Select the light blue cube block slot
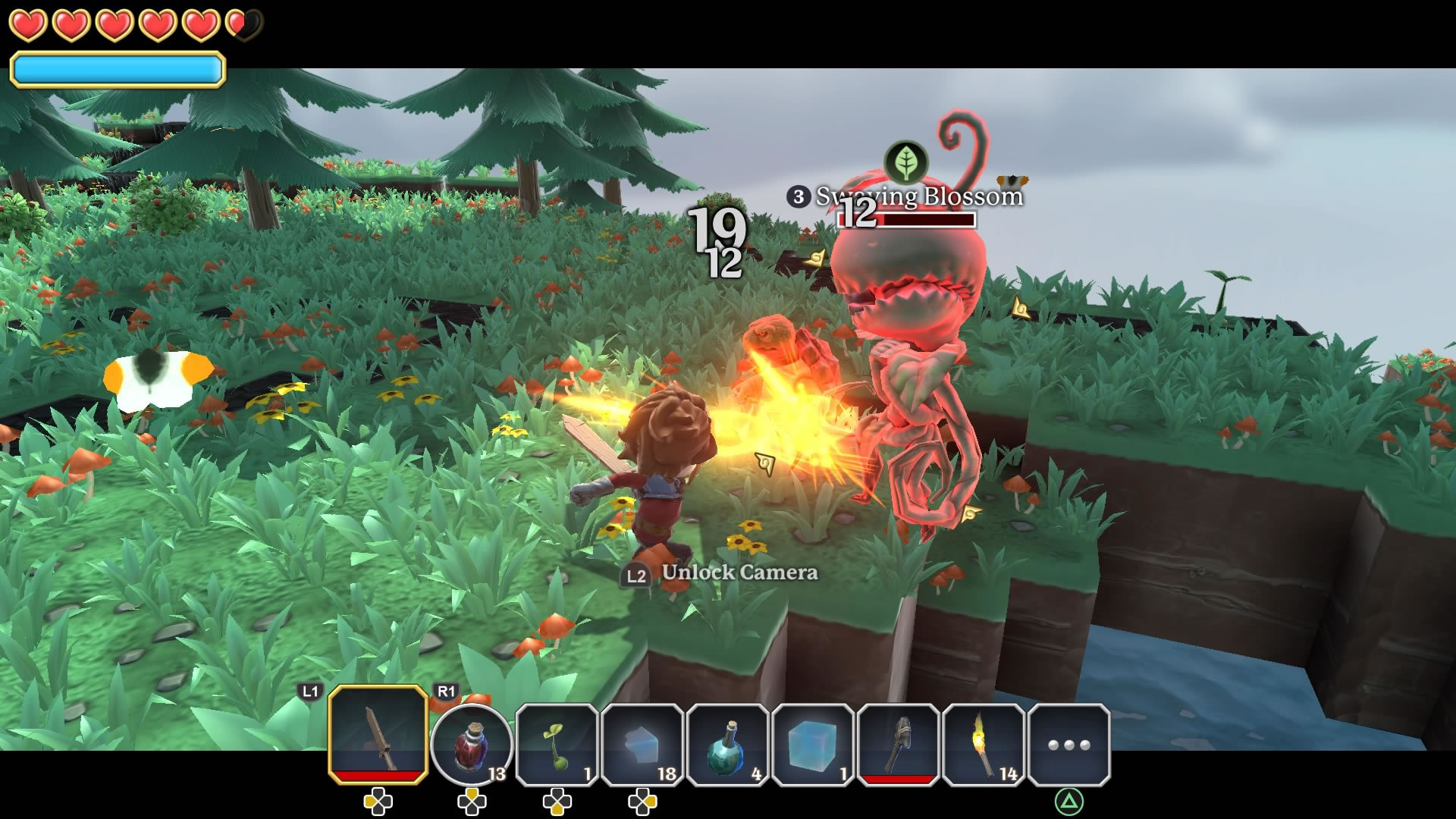The width and height of the screenshot is (1456, 819). [x=813, y=744]
